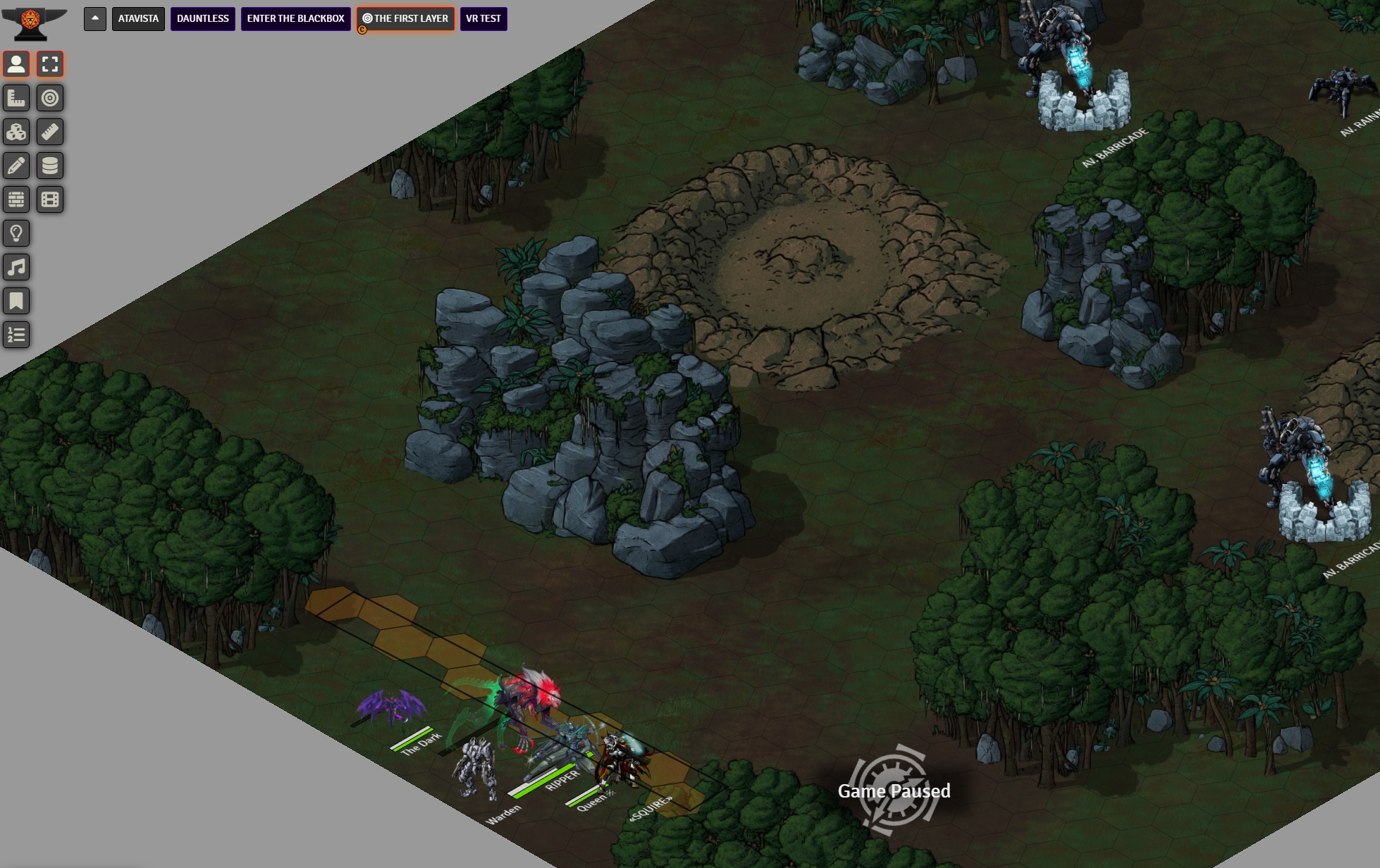Collapse the scene navigation bar arrow
Image resolution: width=1380 pixels, height=868 pixels.
[x=95, y=19]
